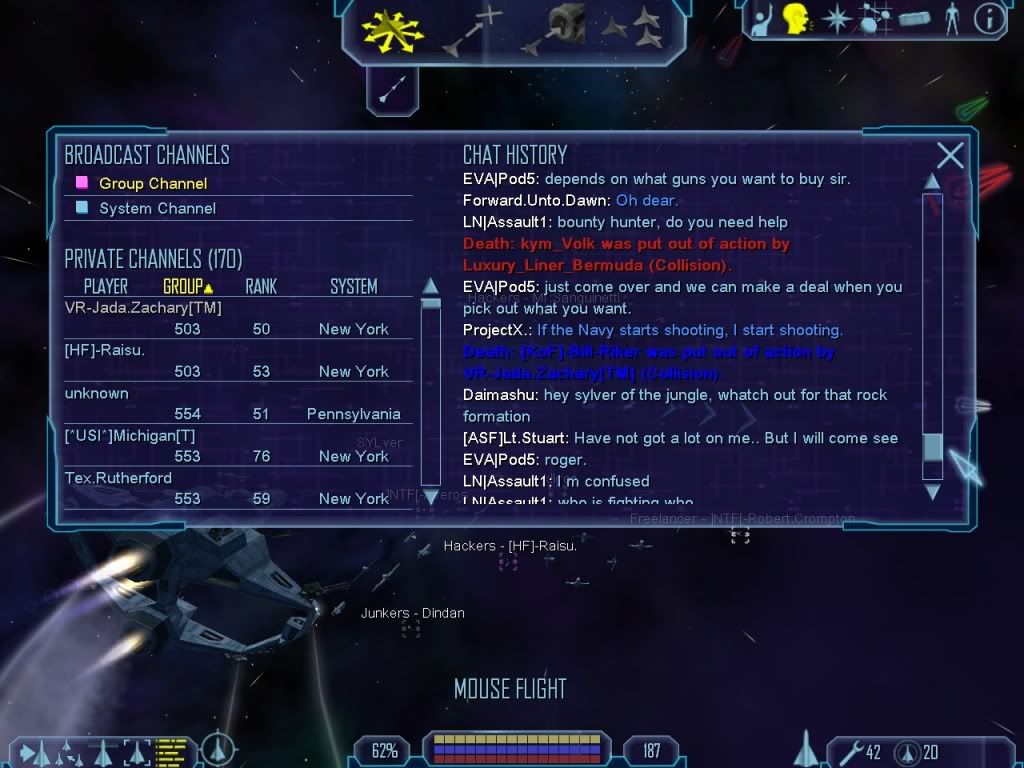Image resolution: width=1024 pixels, height=768 pixels.
Task: Sort the player list by System
Action: point(354,287)
